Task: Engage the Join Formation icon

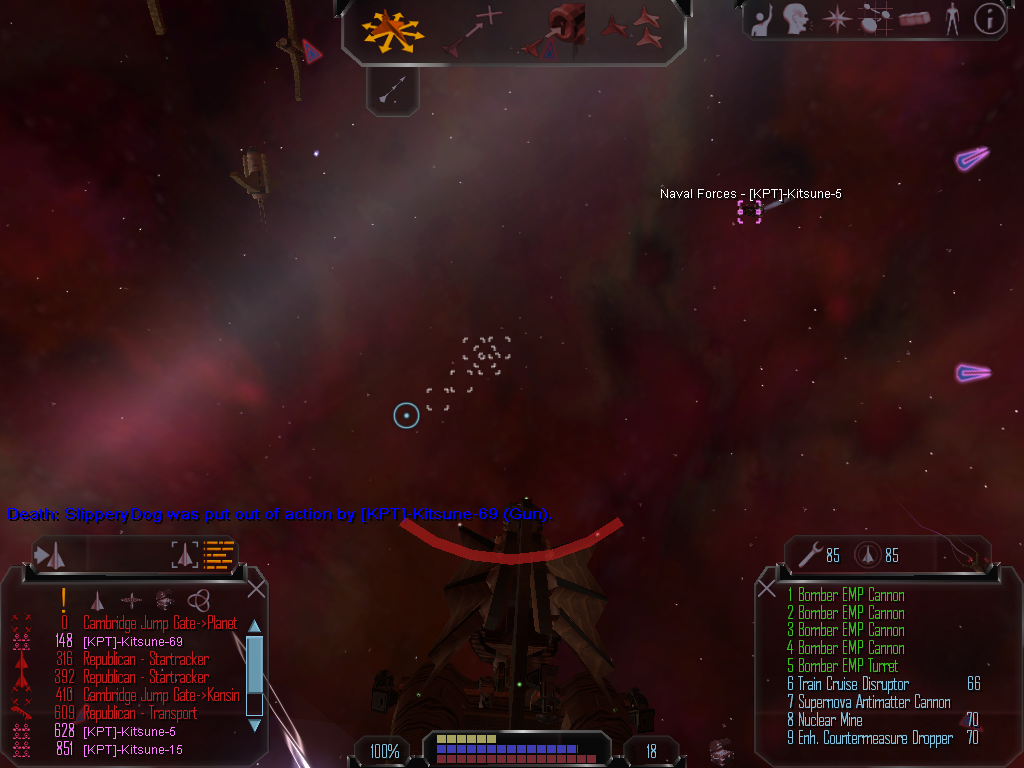Action: click(x=636, y=30)
